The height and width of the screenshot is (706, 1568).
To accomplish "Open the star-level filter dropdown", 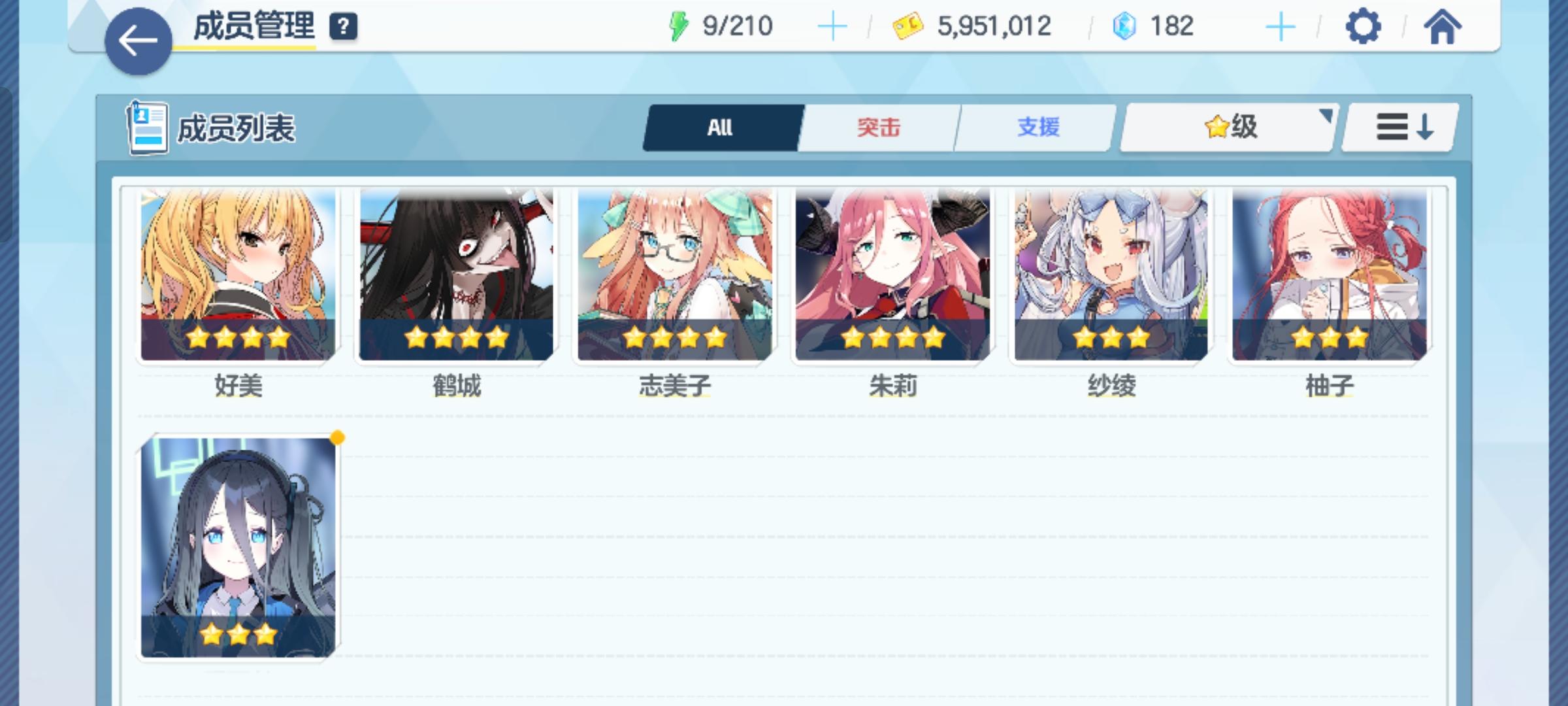I will (1228, 128).
